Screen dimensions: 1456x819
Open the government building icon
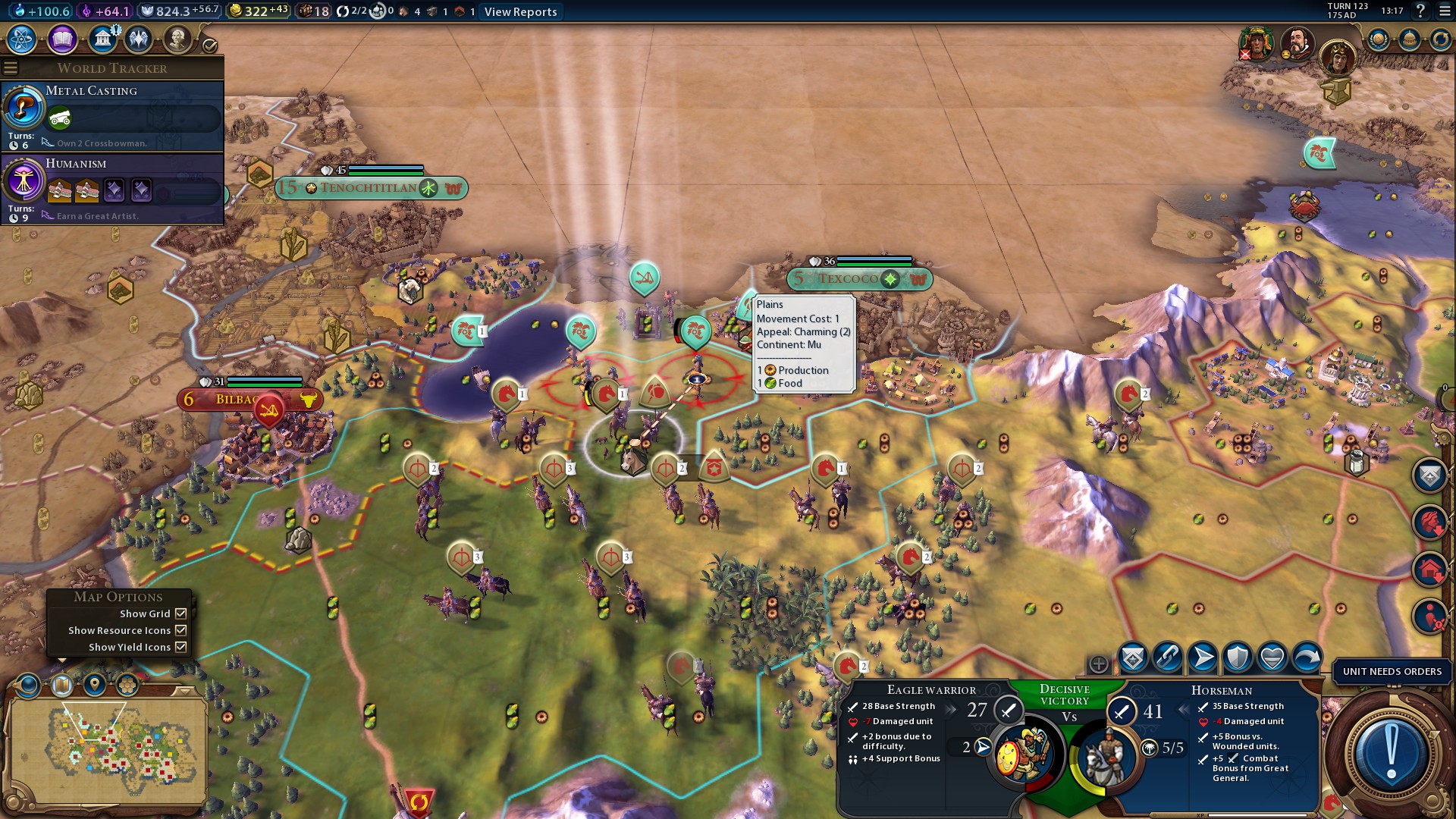click(102, 39)
